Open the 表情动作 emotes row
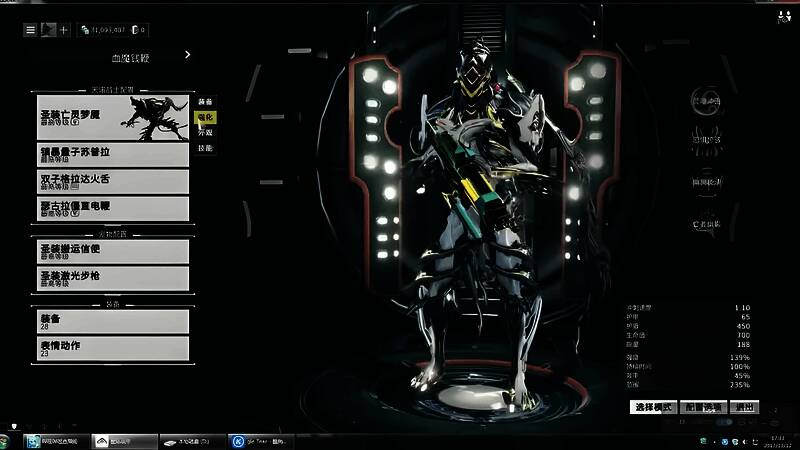The image size is (800, 450). click(112, 348)
